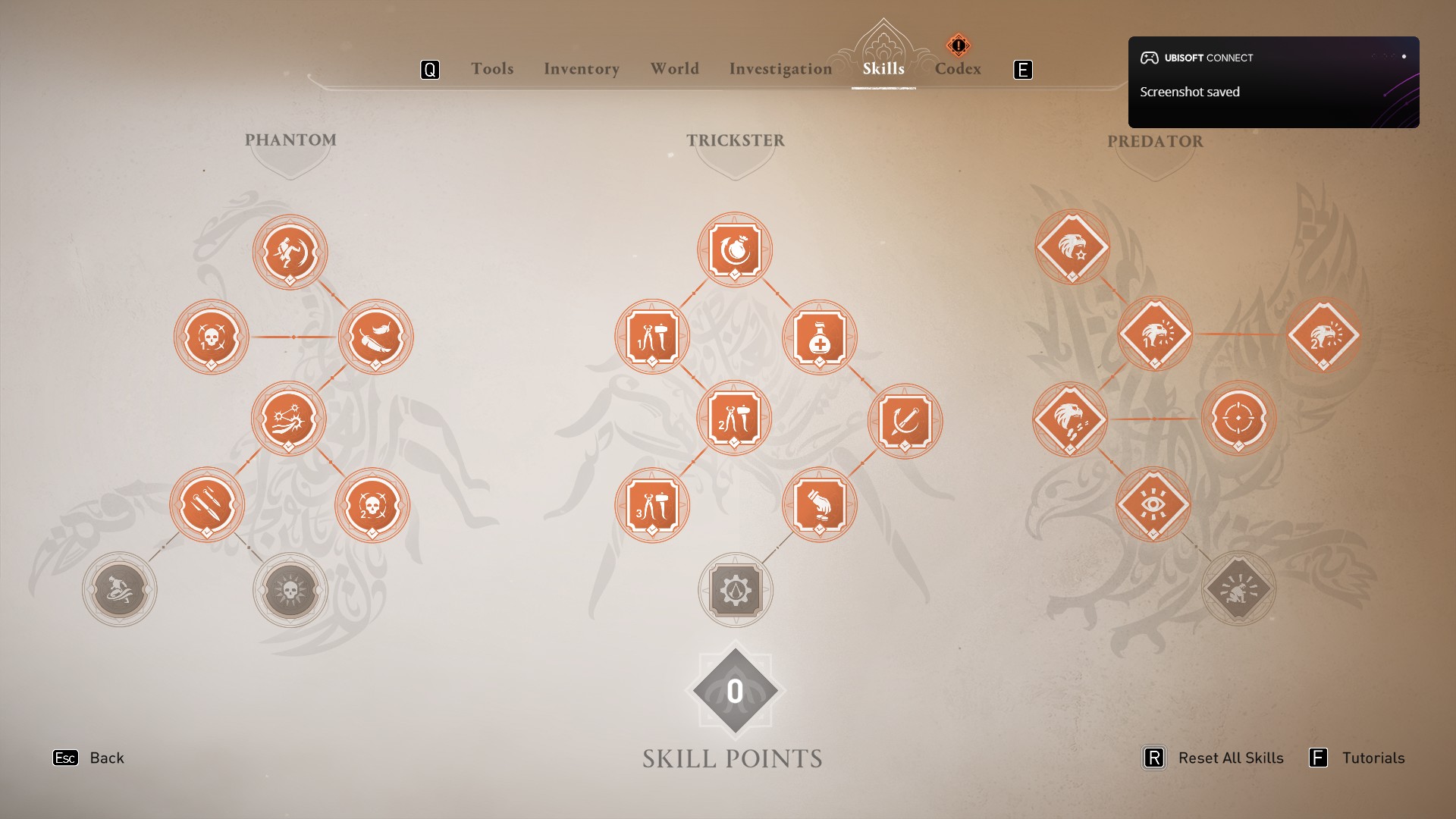Open the Codex tab
Viewport: 1456px width, 819px height.
958,69
